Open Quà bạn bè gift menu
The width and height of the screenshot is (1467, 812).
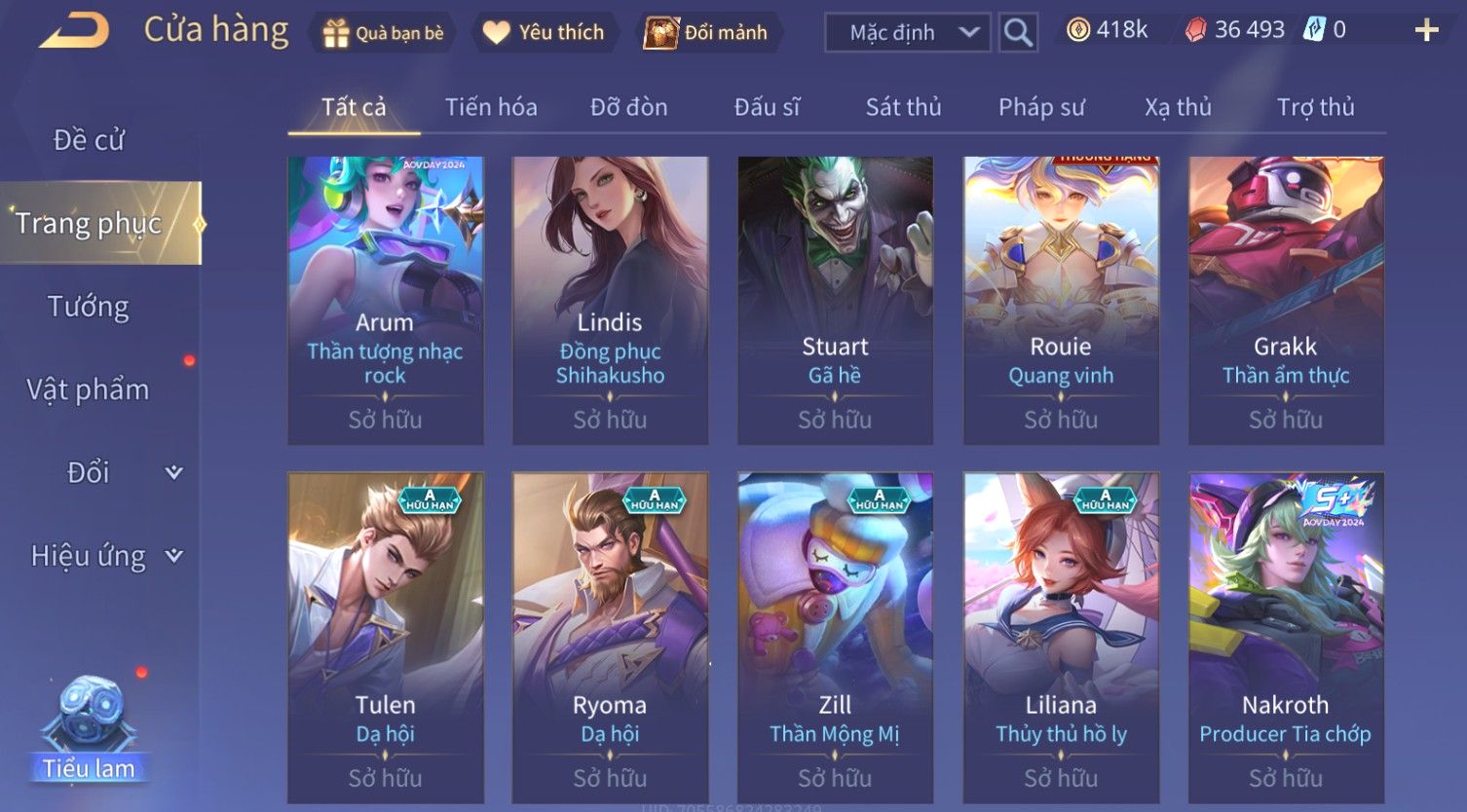click(x=384, y=33)
